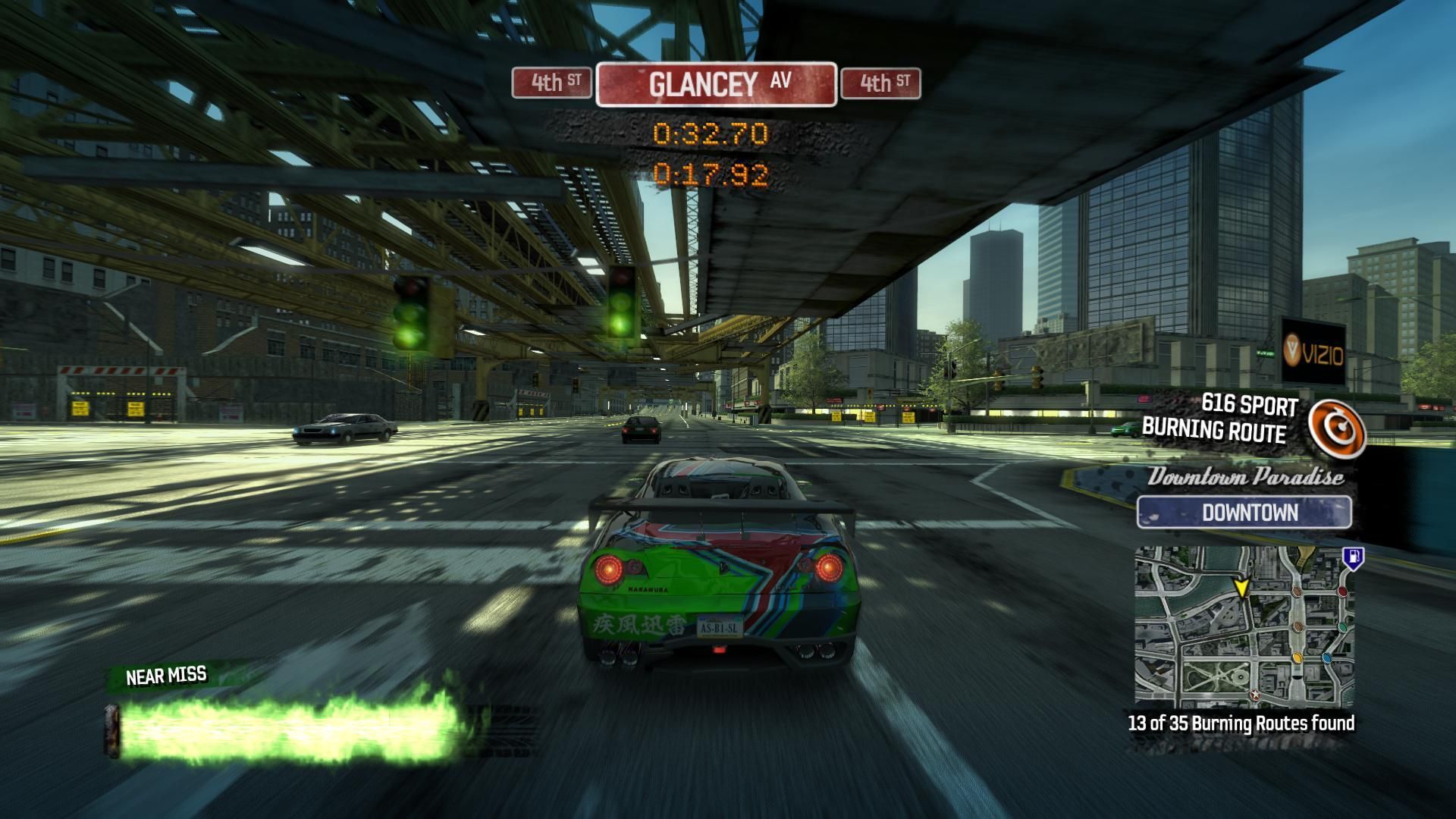Open the city minimap
The image size is (1456, 819).
pos(1244,627)
